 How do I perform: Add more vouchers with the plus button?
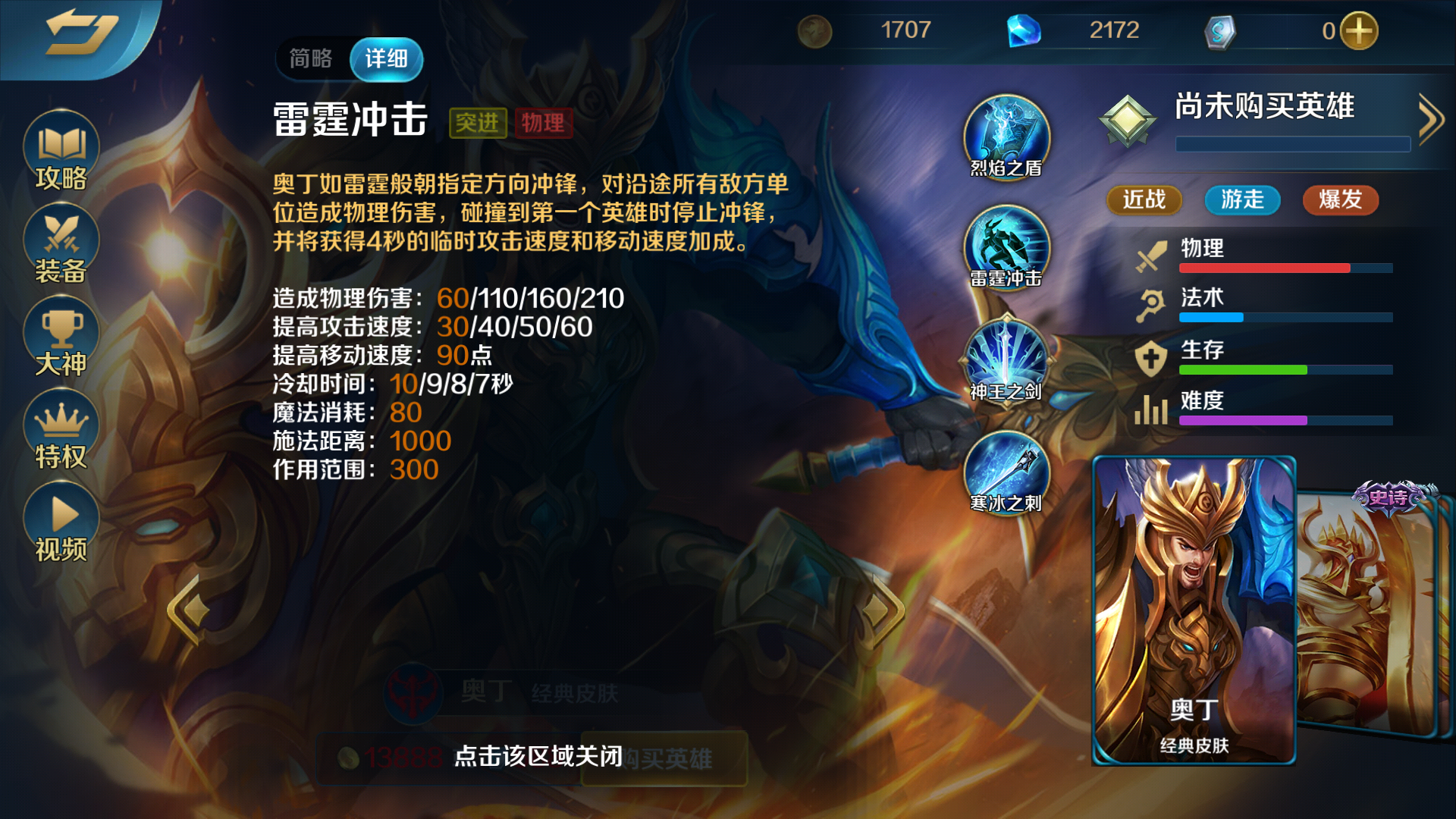pyautogui.click(x=1358, y=31)
